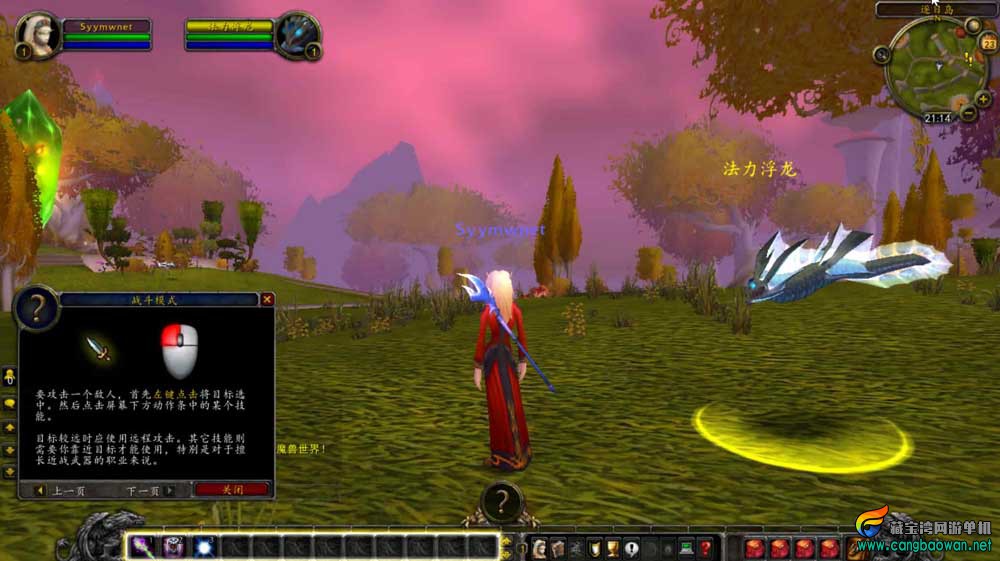Viewport: 1000px width, 561px height.
Task: Go back to the previous tutorial page (上一页)
Action: 63,491
